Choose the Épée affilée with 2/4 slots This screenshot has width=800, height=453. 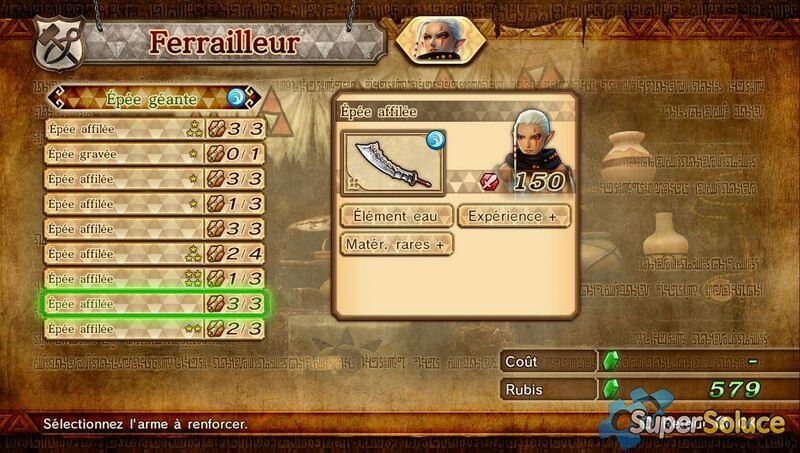tap(154, 254)
